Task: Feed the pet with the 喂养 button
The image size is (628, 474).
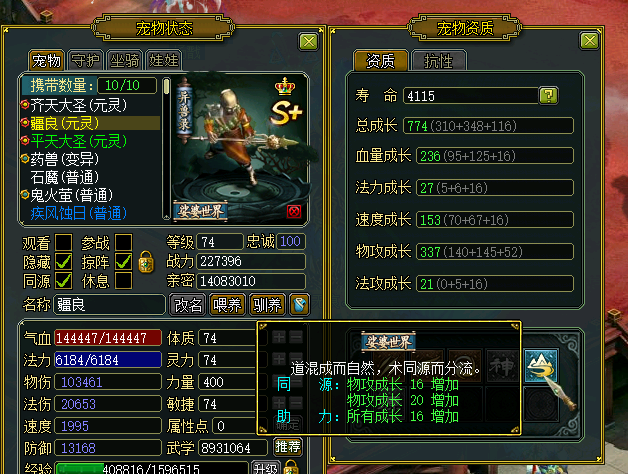Action: pos(228,304)
